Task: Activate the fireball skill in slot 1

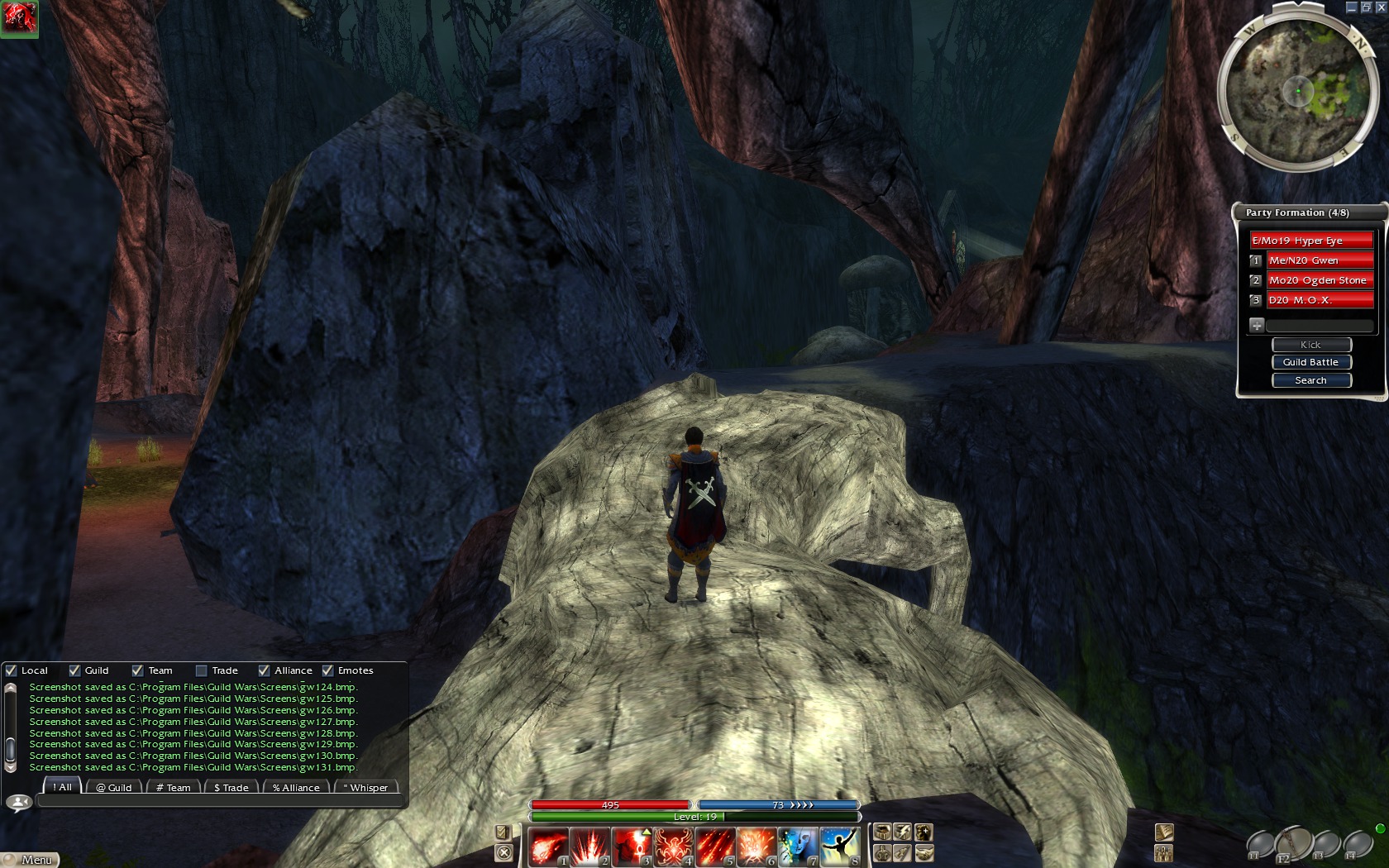Action: point(548,847)
